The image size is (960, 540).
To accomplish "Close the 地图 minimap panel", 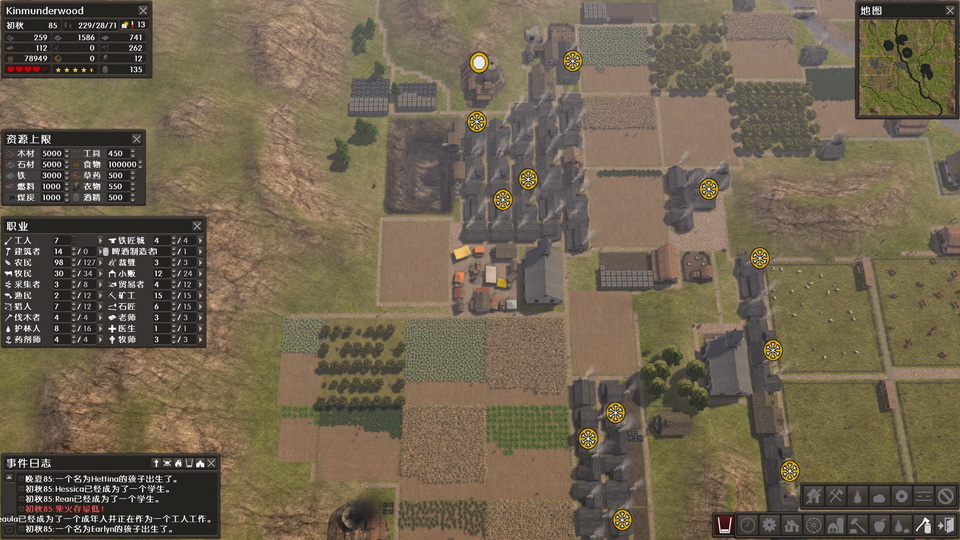I will click(x=947, y=10).
